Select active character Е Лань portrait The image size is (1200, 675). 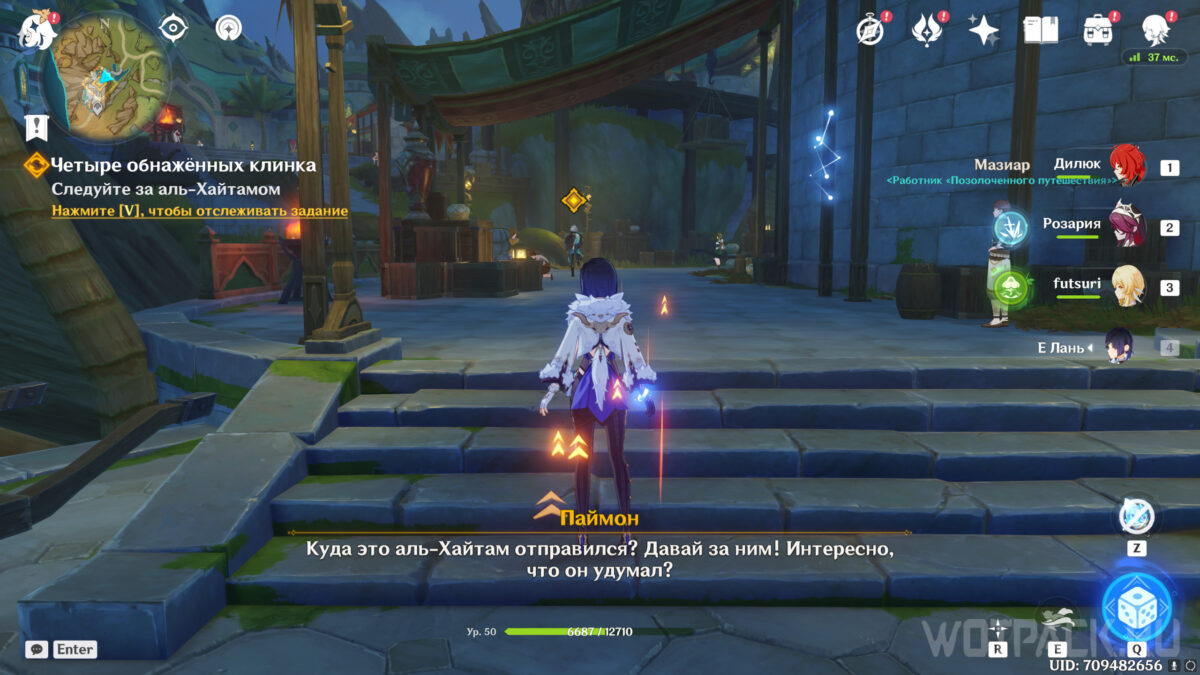click(x=1118, y=346)
